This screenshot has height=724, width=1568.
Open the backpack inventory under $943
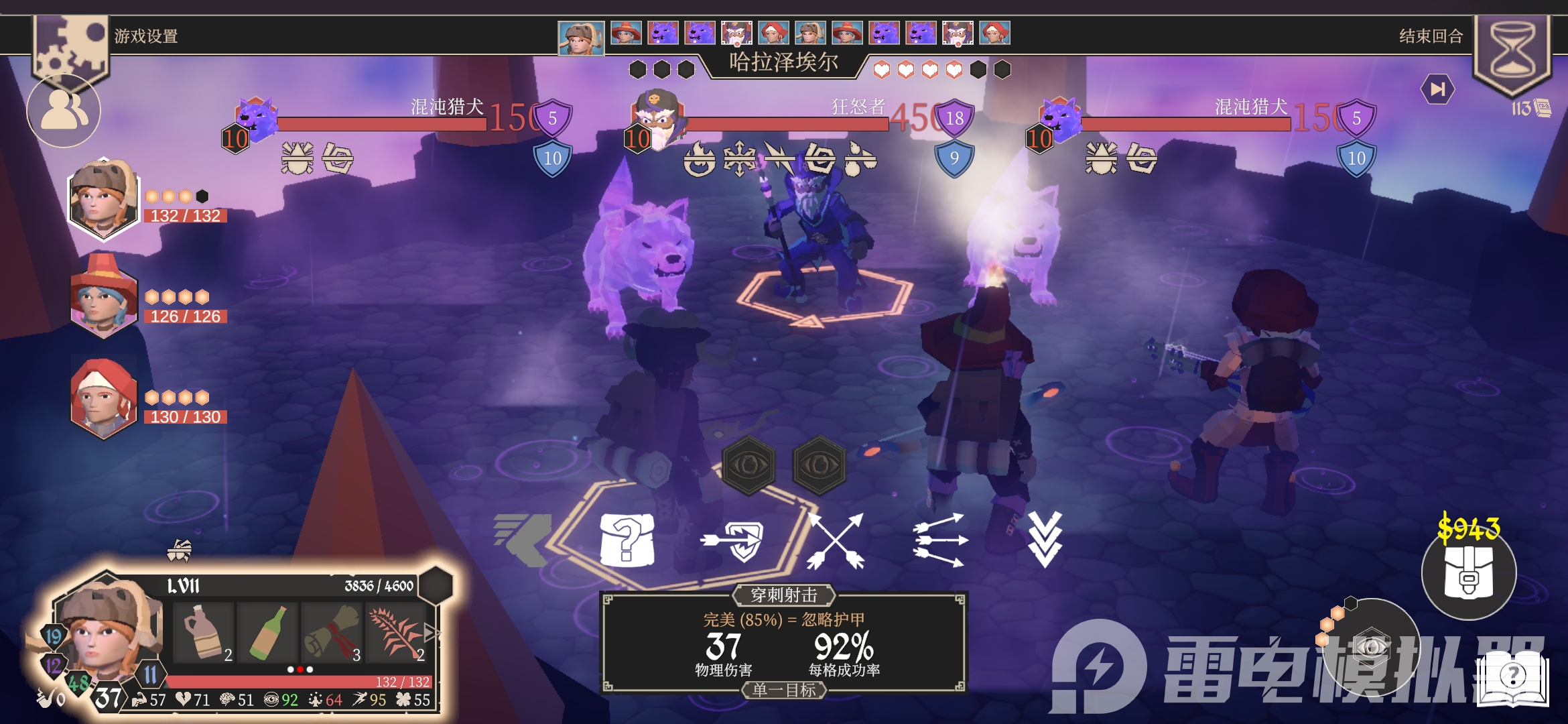(1468, 573)
